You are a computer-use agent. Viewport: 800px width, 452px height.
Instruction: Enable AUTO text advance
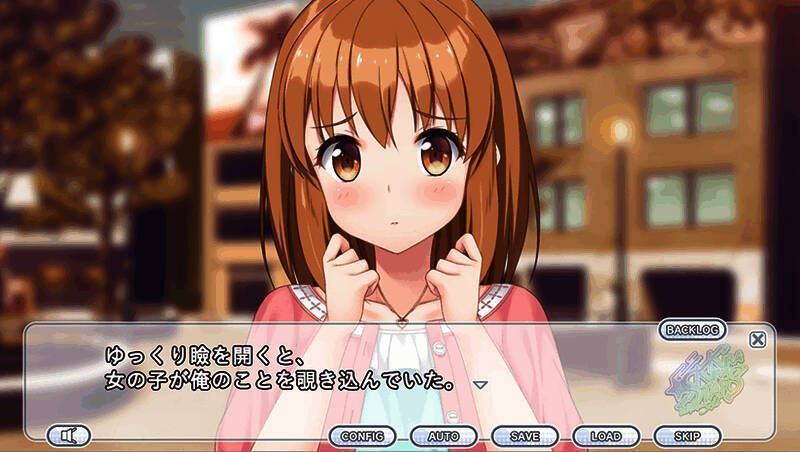click(443, 436)
